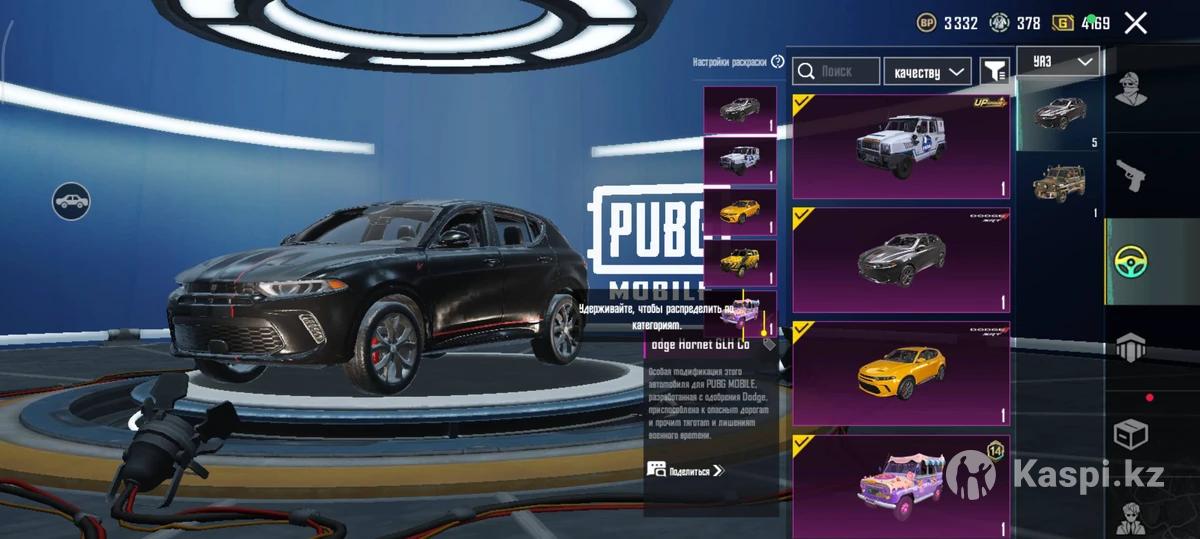Expand the УАЗ vehicle type dropdown
The width and height of the screenshot is (1200, 539).
click(1059, 62)
